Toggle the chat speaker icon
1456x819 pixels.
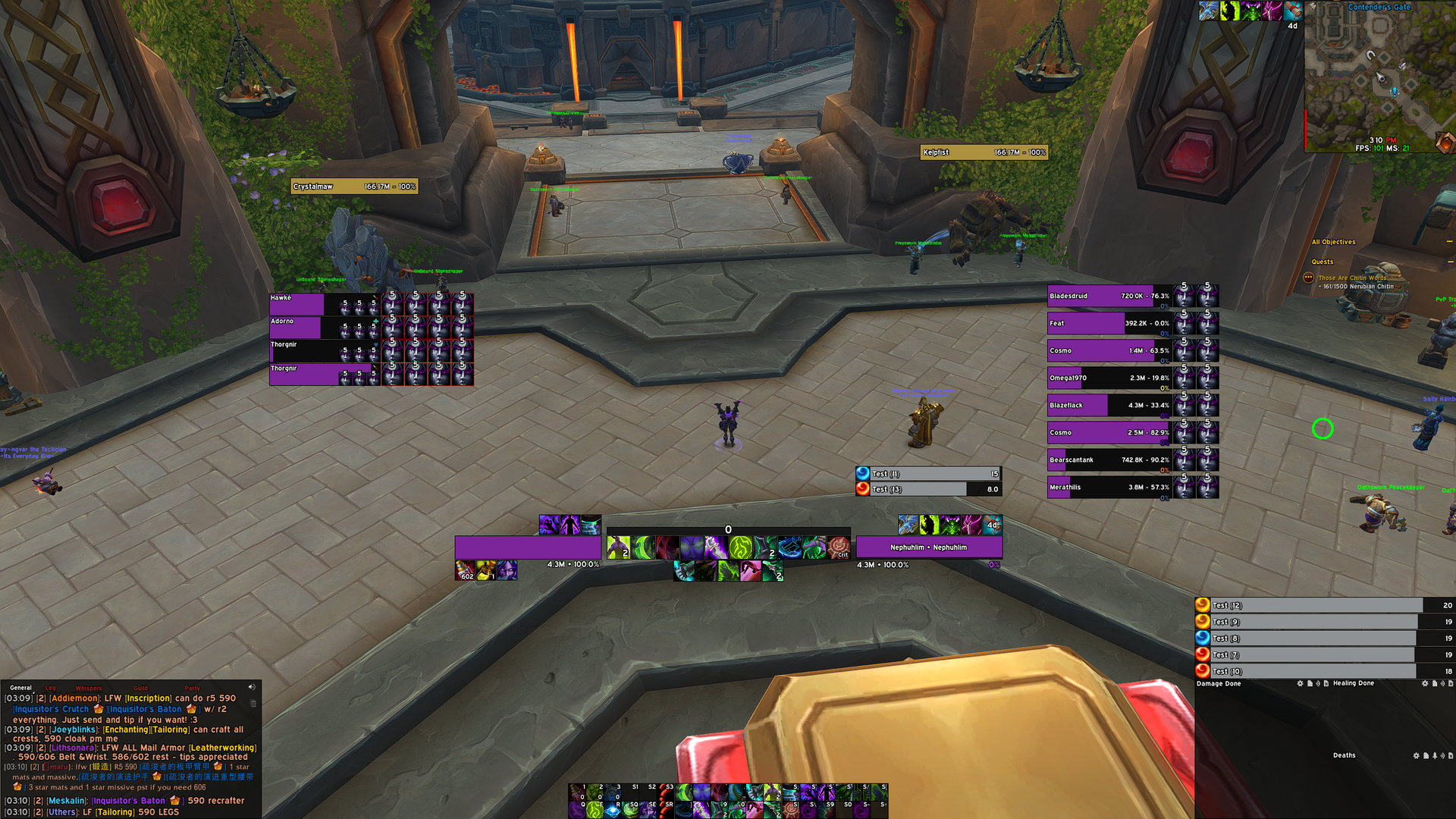click(x=252, y=687)
